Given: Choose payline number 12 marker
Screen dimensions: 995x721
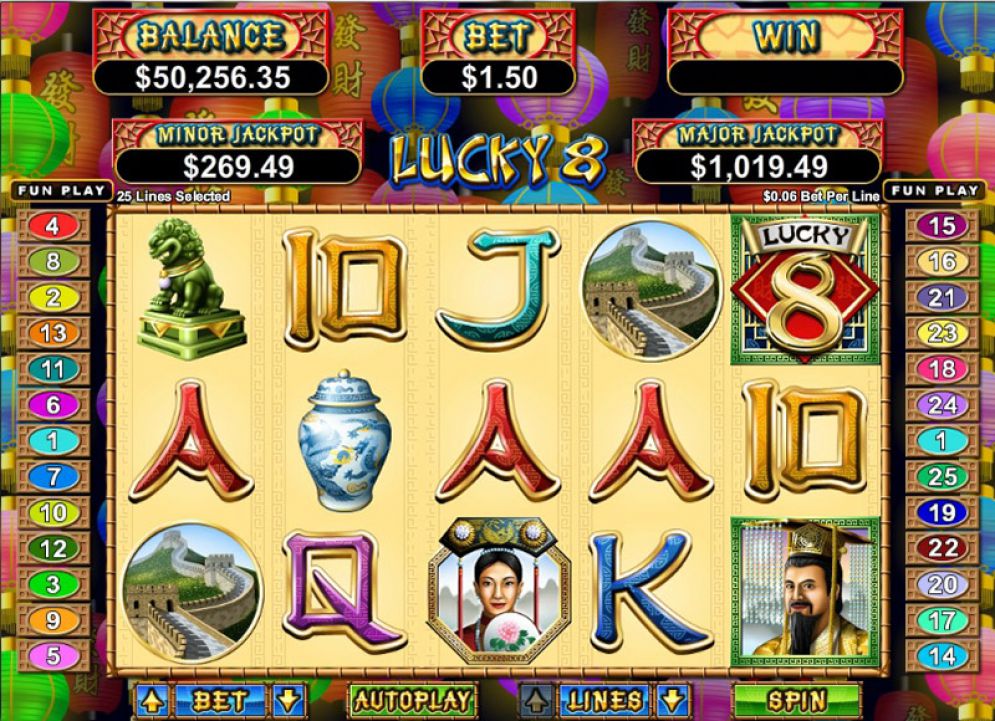Looking at the screenshot, I should (53, 548).
